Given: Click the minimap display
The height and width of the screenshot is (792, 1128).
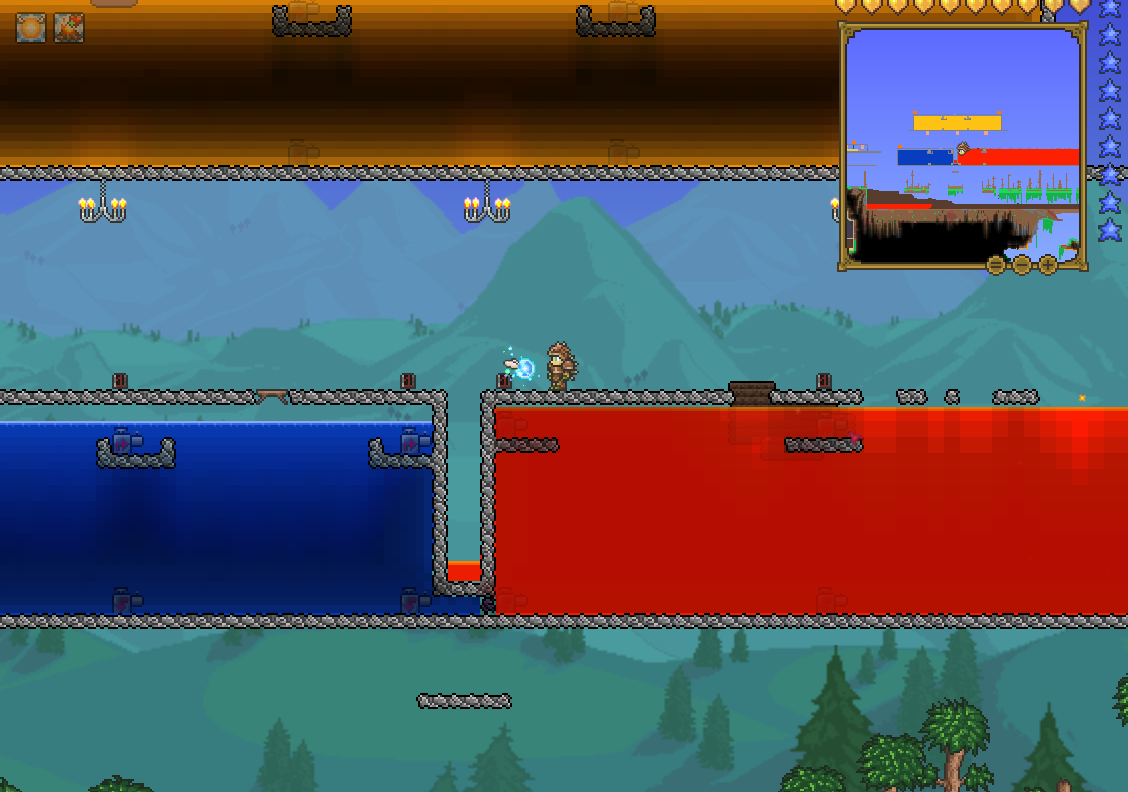Looking at the screenshot, I should (963, 145).
